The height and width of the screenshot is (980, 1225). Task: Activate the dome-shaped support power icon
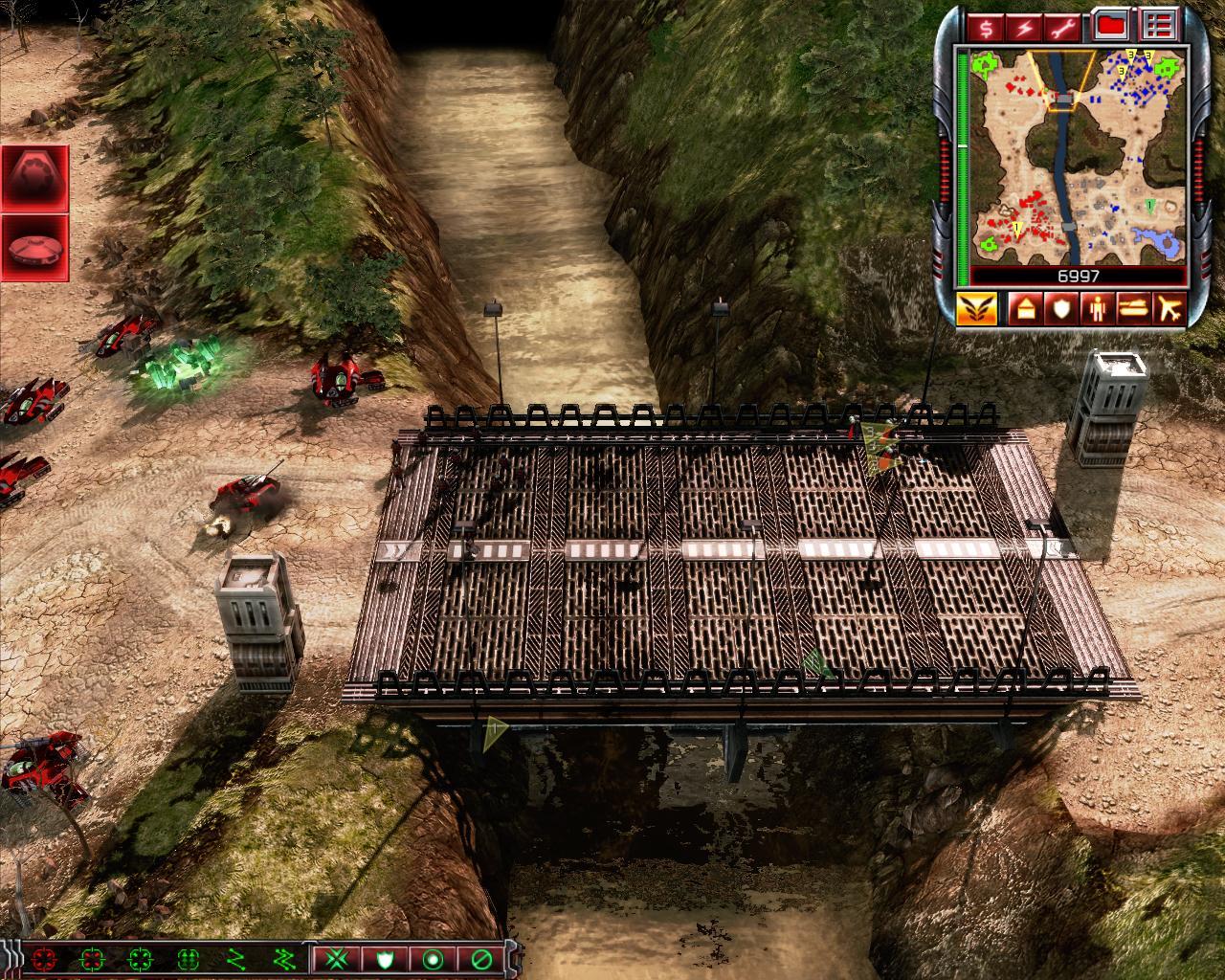[x=34, y=178]
